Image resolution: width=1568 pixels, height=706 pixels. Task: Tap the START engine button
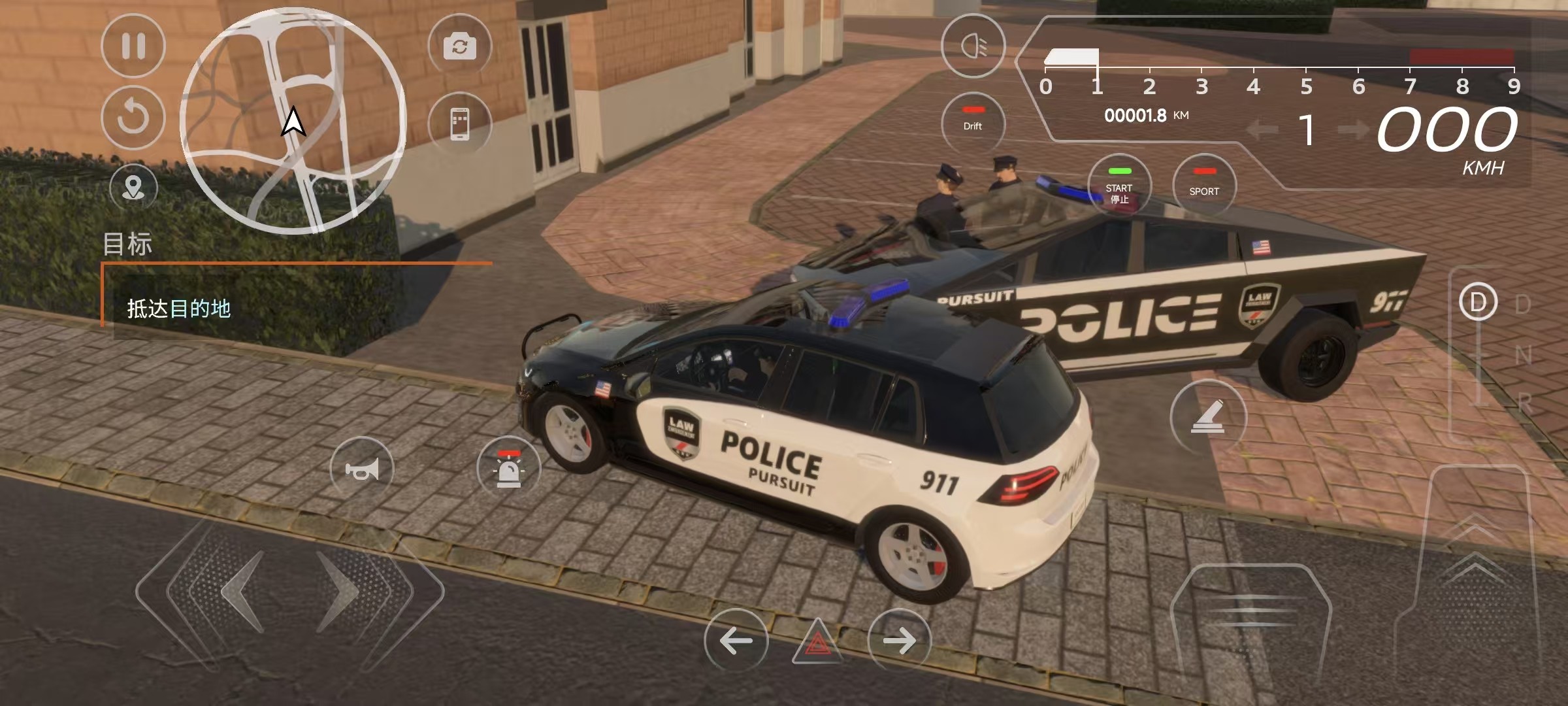[x=1119, y=186]
